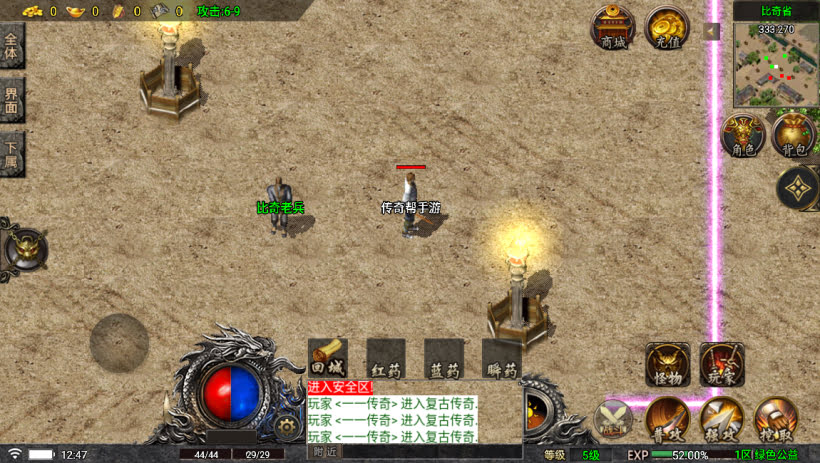This screenshot has height=463, width=820.
Task: Use the 回城 town return scroll
Action: tap(328, 358)
